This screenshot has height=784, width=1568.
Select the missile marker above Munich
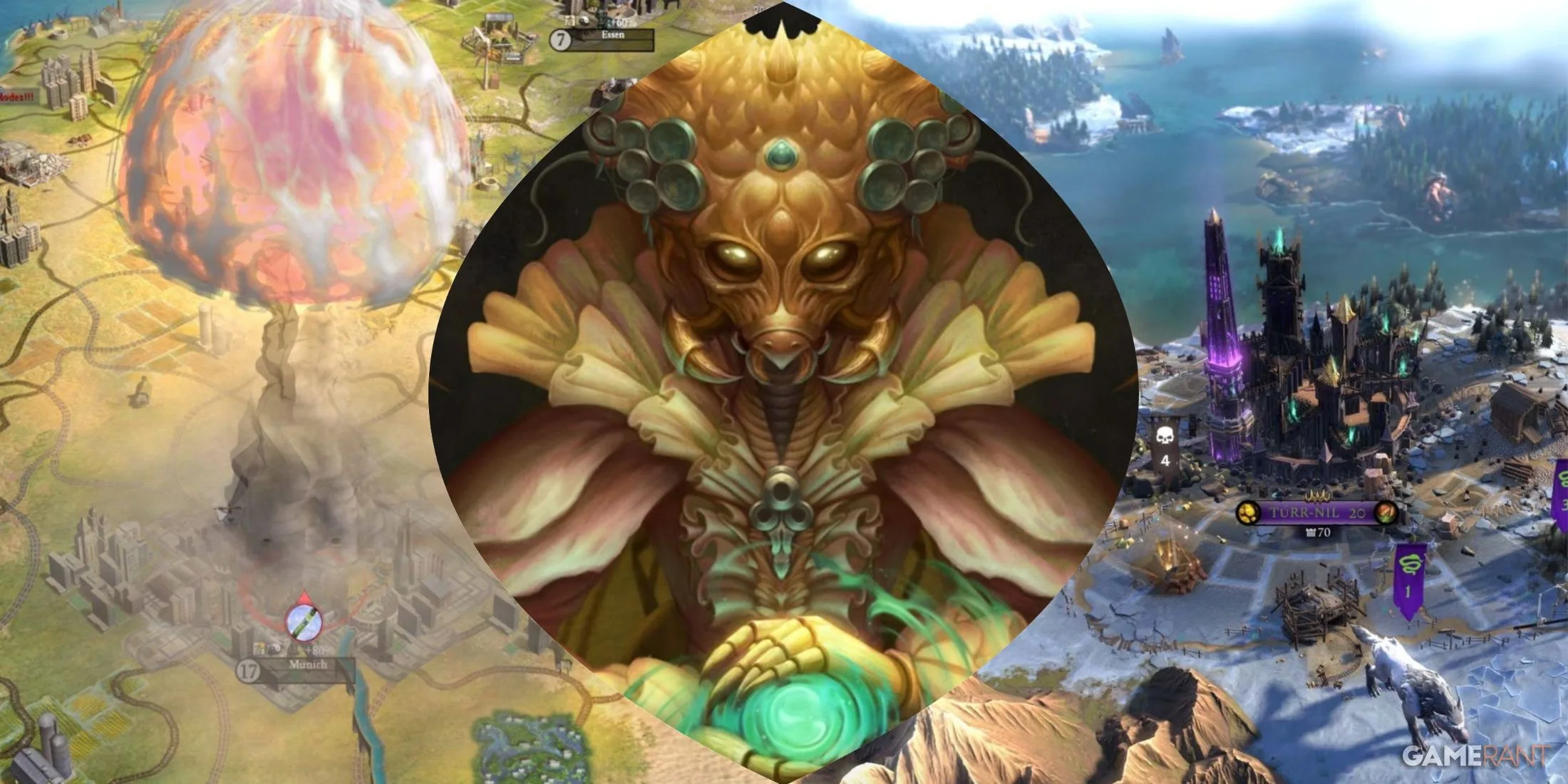point(304,623)
